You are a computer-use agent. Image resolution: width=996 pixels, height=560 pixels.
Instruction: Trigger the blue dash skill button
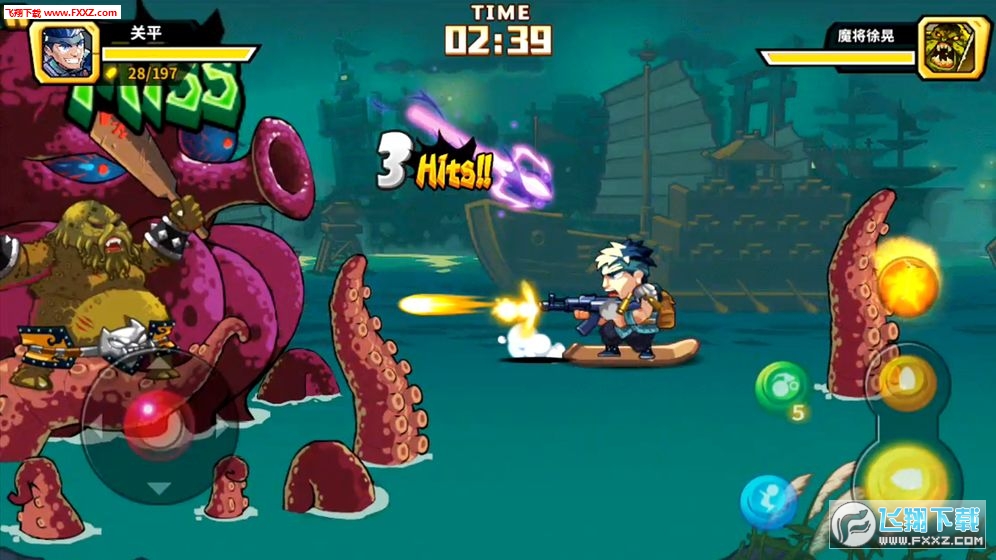(x=768, y=502)
